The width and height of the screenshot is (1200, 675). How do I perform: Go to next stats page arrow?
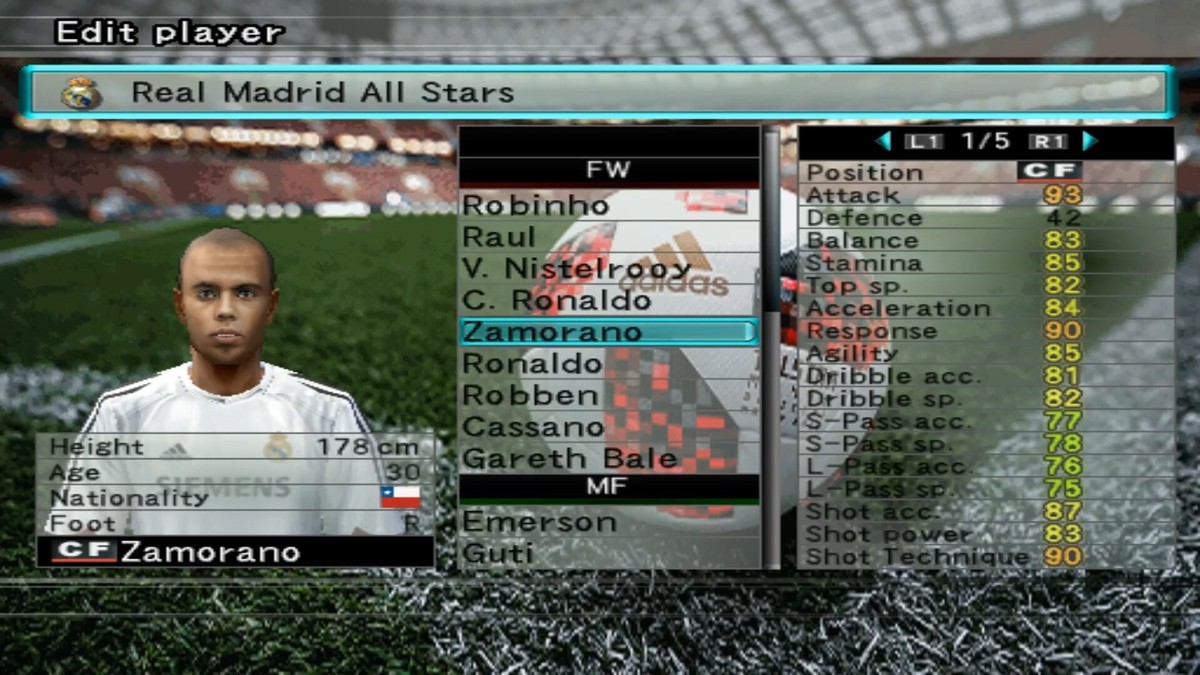[x=1090, y=141]
